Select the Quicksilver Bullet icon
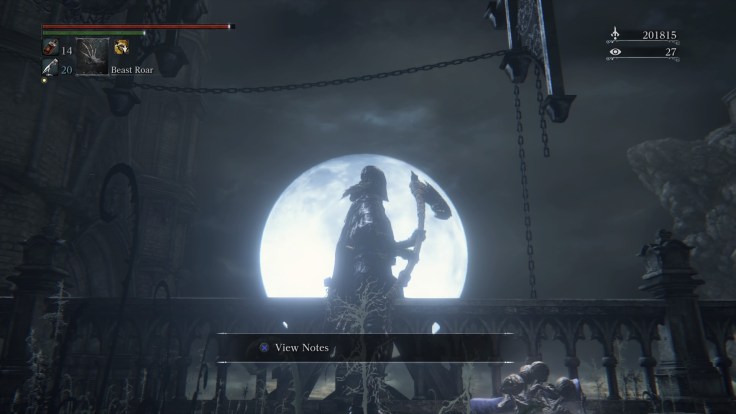The image size is (736, 414). point(50,67)
